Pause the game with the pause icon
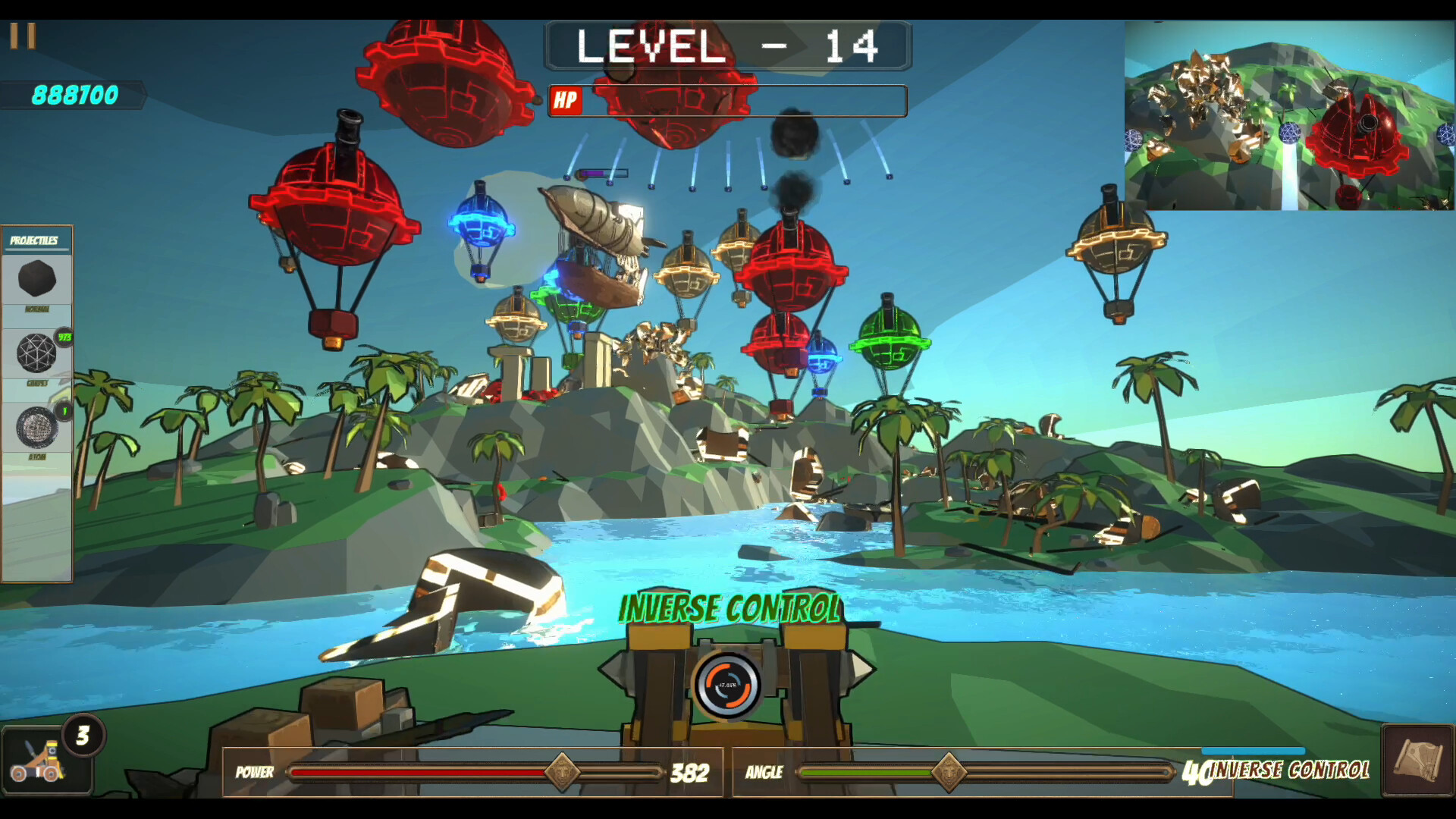 click(23, 36)
